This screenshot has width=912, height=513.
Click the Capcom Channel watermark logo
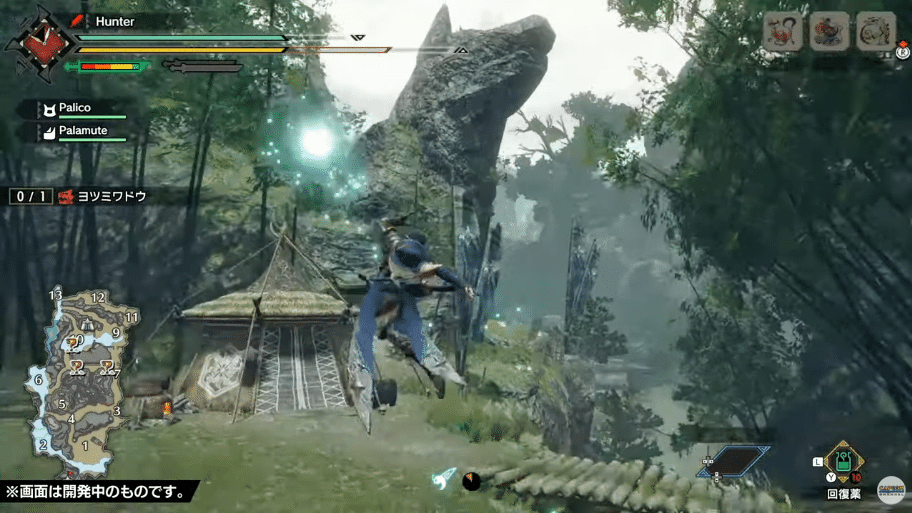(x=890, y=490)
